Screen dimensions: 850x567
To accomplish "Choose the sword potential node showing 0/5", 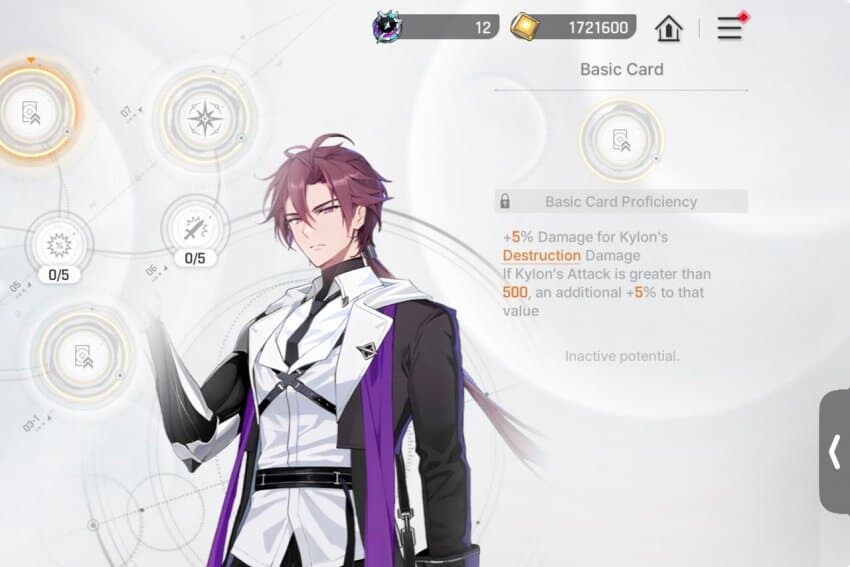I will click(195, 227).
